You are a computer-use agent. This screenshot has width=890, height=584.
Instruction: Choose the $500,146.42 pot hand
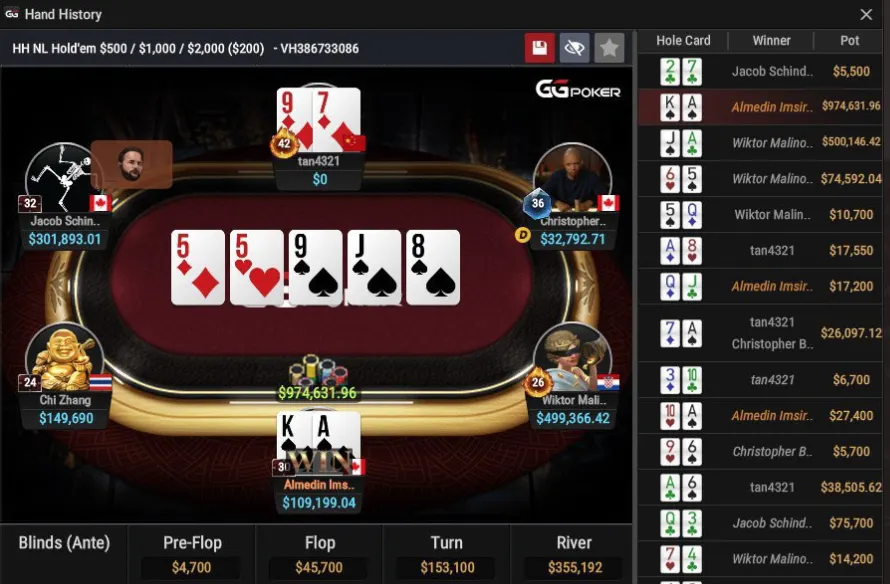pos(764,143)
